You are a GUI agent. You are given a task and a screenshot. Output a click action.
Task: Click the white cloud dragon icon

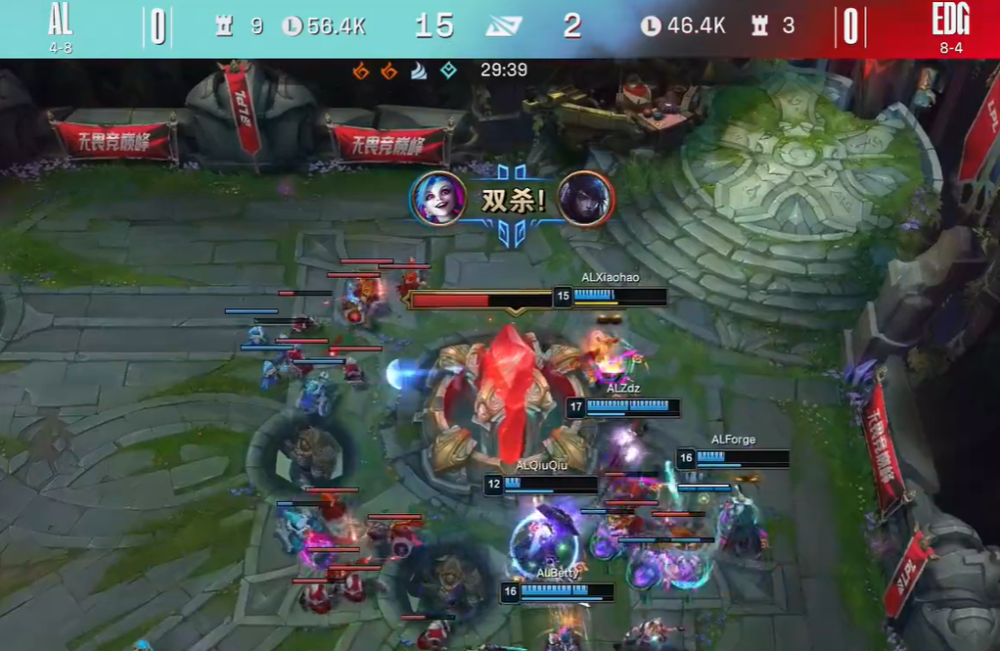[419, 71]
